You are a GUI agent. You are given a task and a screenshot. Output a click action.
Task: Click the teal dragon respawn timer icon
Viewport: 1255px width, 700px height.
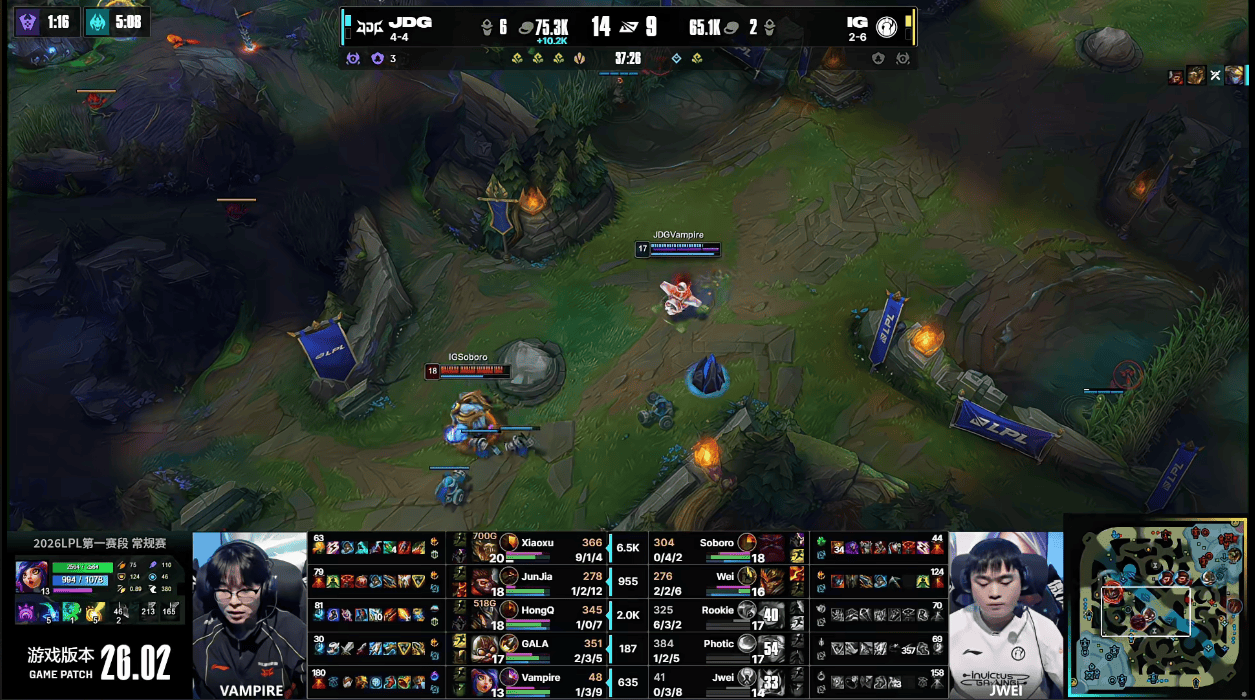[97, 21]
